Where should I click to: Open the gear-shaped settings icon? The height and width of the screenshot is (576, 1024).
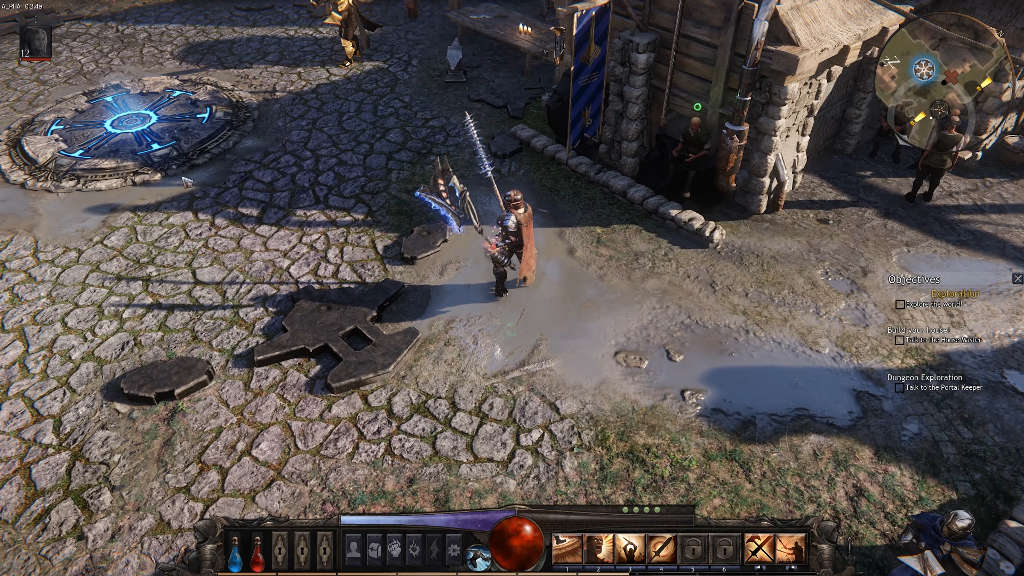tap(454, 548)
